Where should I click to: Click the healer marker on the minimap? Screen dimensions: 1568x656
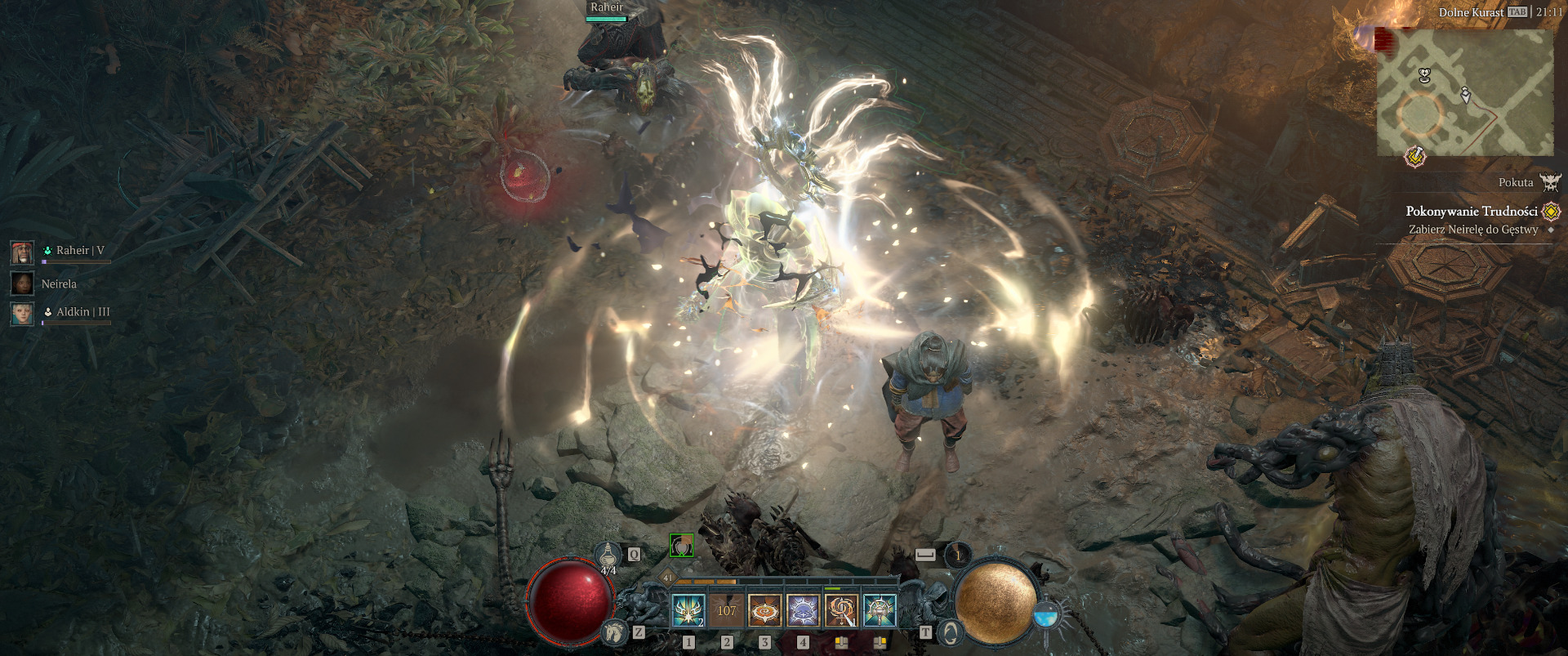(x=1425, y=76)
